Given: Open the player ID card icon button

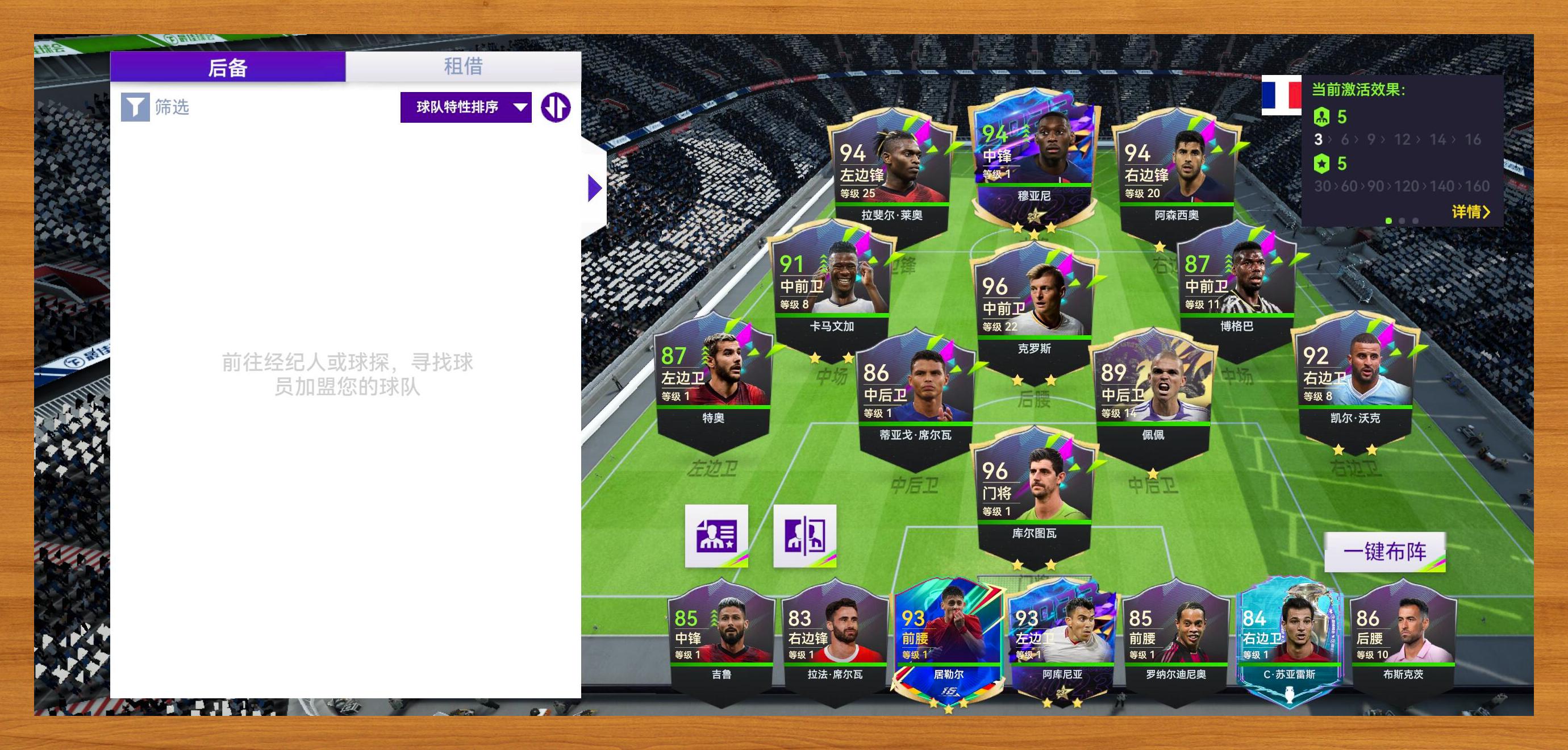Looking at the screenshot, I should tap(716, 536).
